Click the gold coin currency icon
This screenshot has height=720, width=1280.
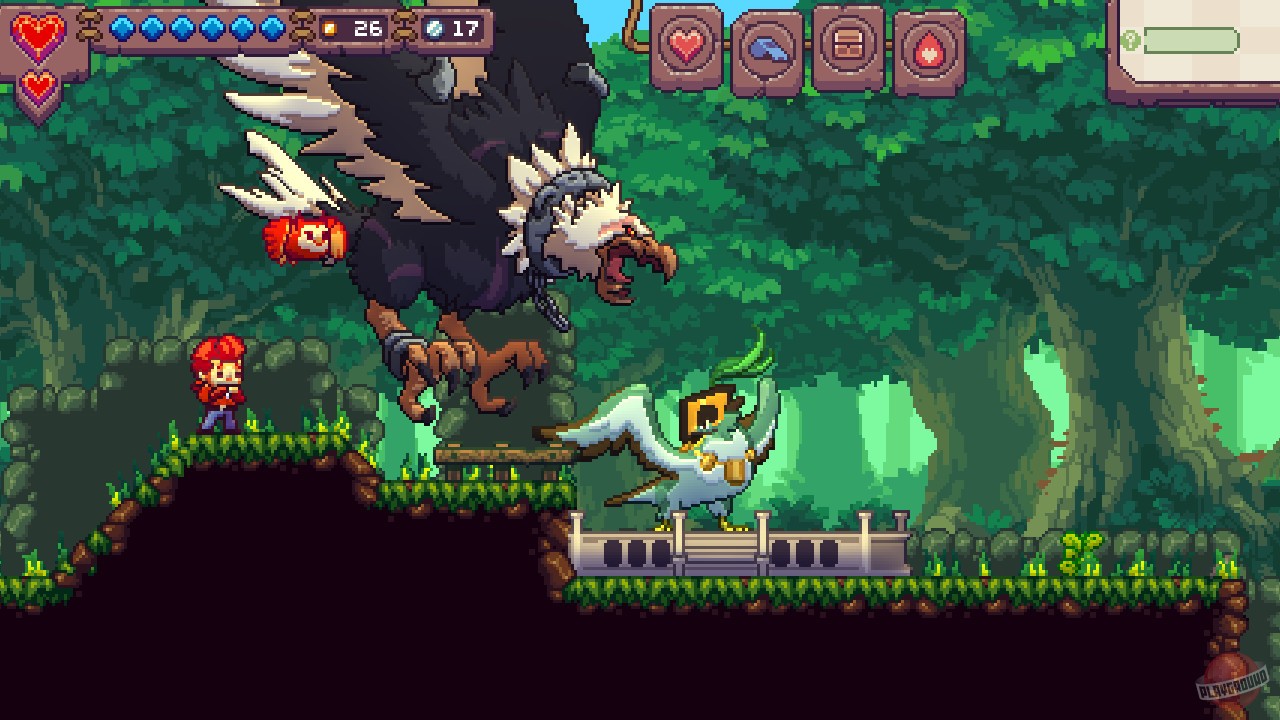331,30
